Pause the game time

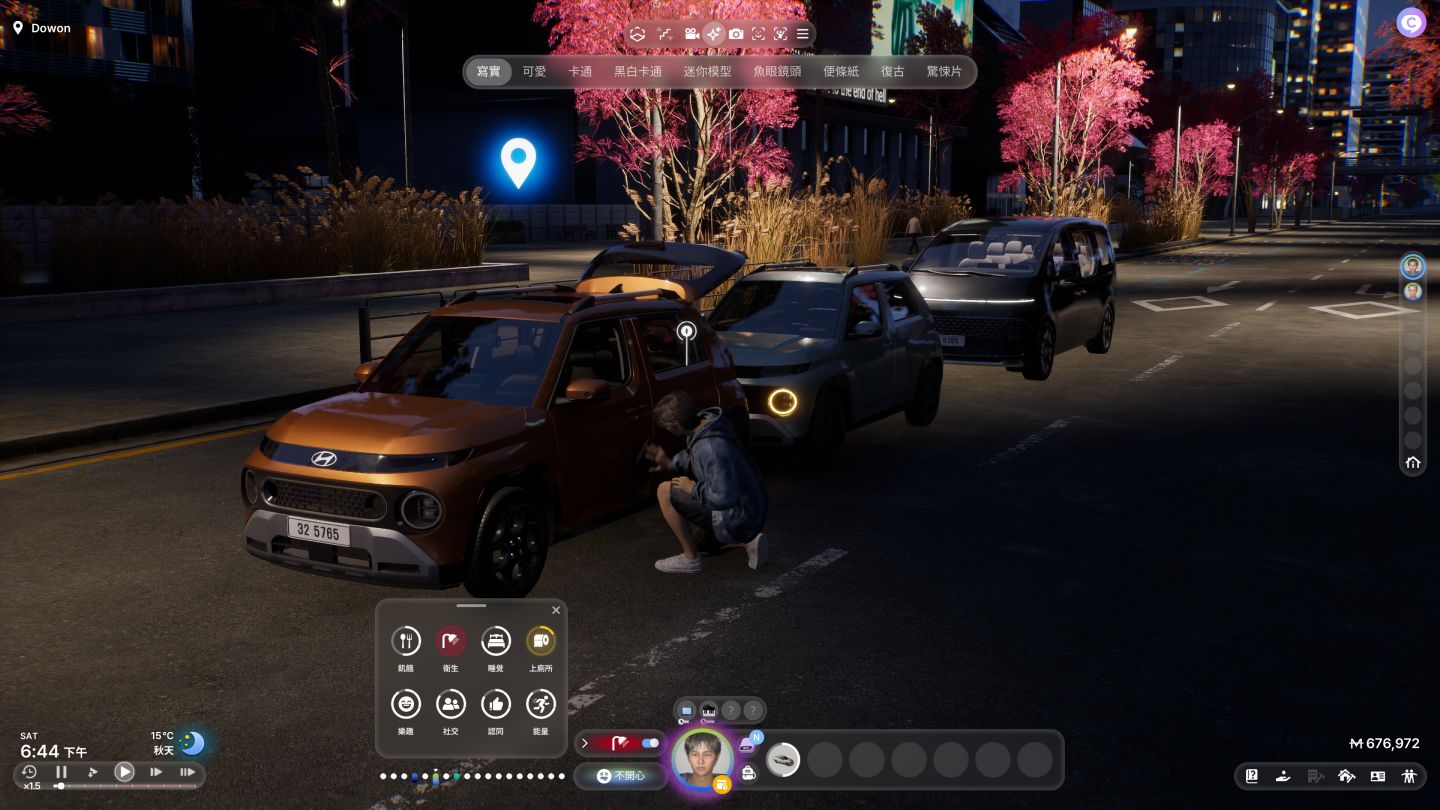point(61,772)
